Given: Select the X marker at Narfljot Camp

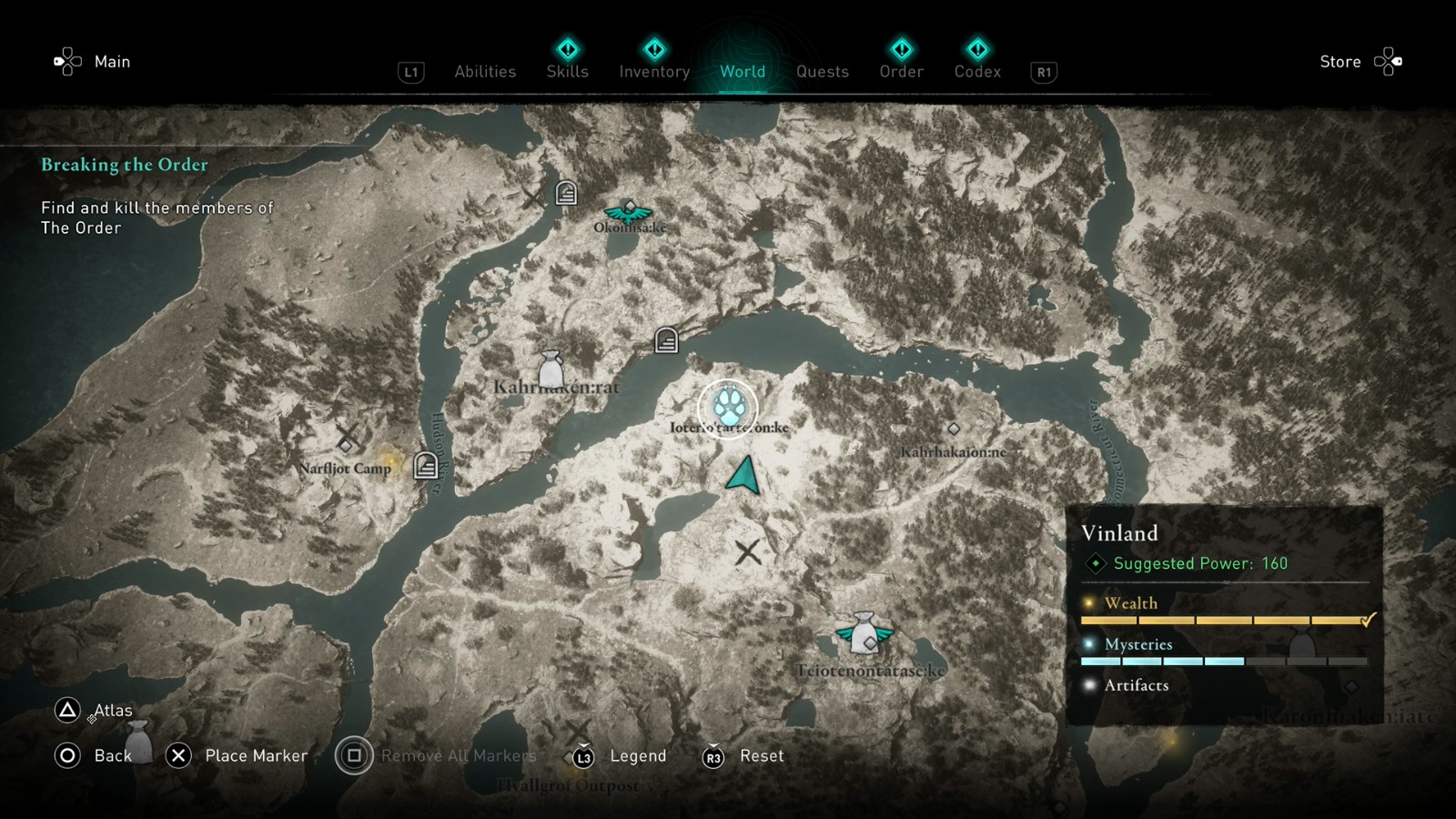Looking at the screenshot, I should [347, 432].
